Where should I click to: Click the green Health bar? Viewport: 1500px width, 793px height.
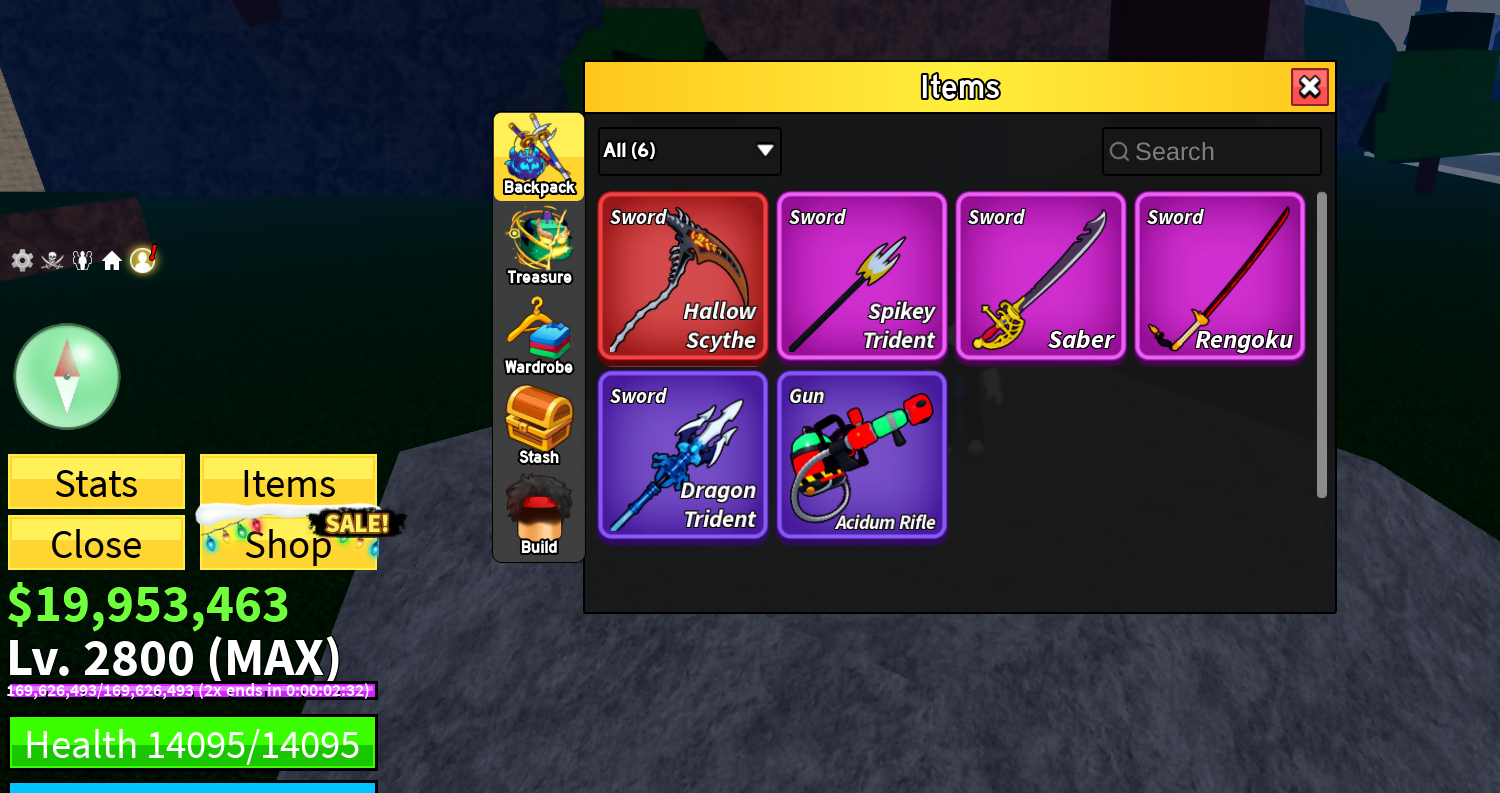tap(192, 743)
